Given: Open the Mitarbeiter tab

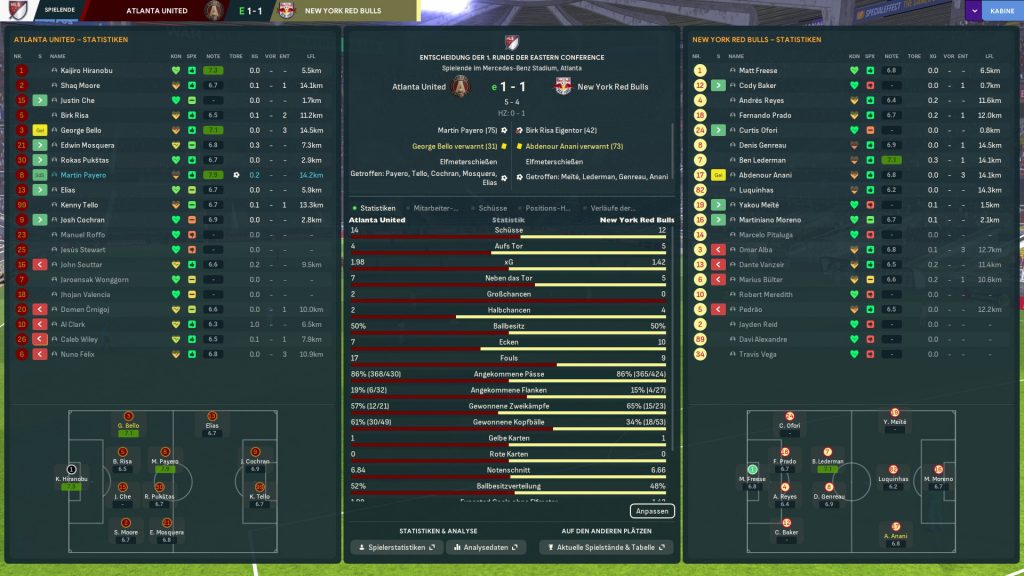Looking at the screenshot, I should (435, 208).
